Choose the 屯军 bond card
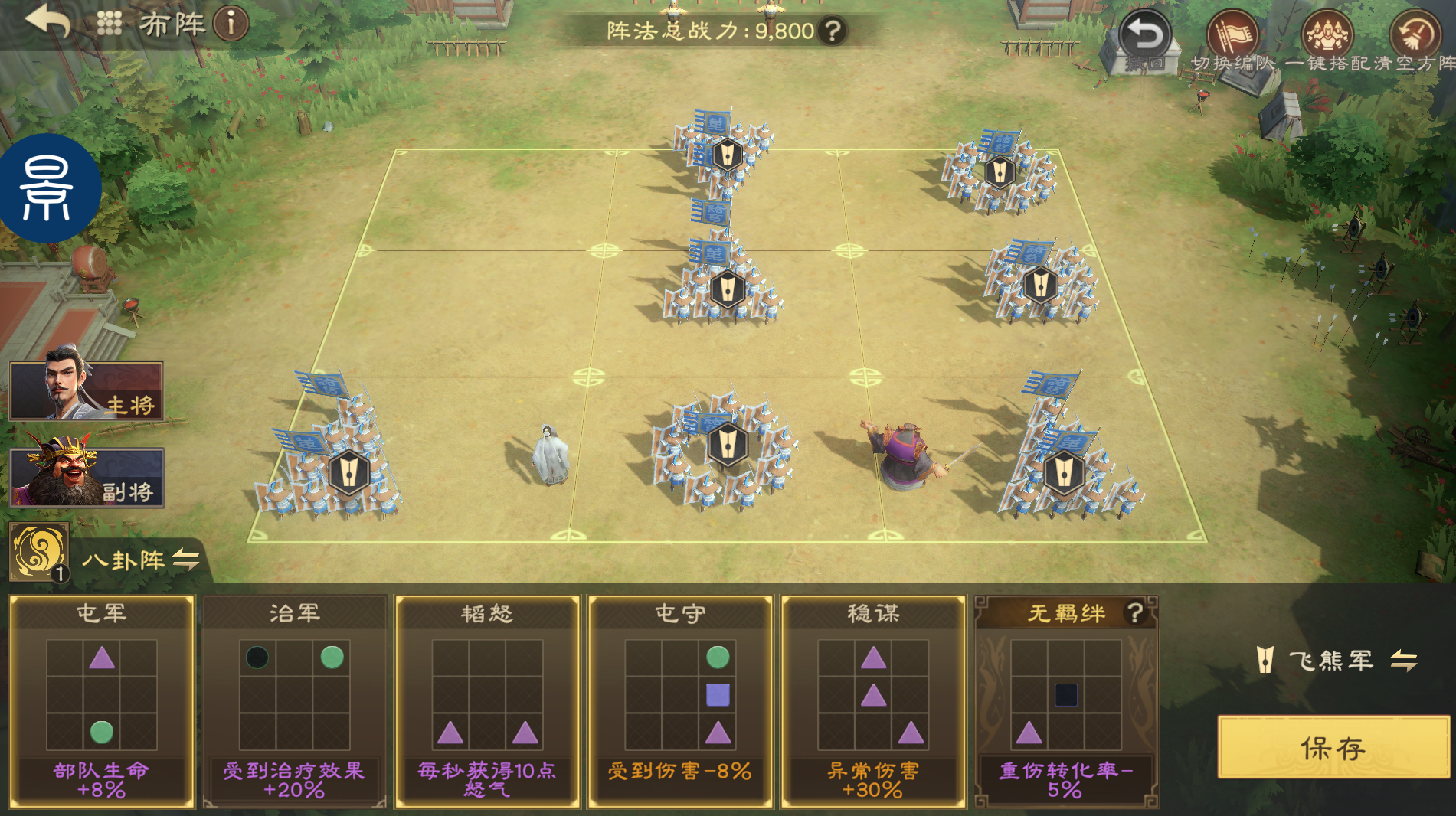 tap(102, 701)
